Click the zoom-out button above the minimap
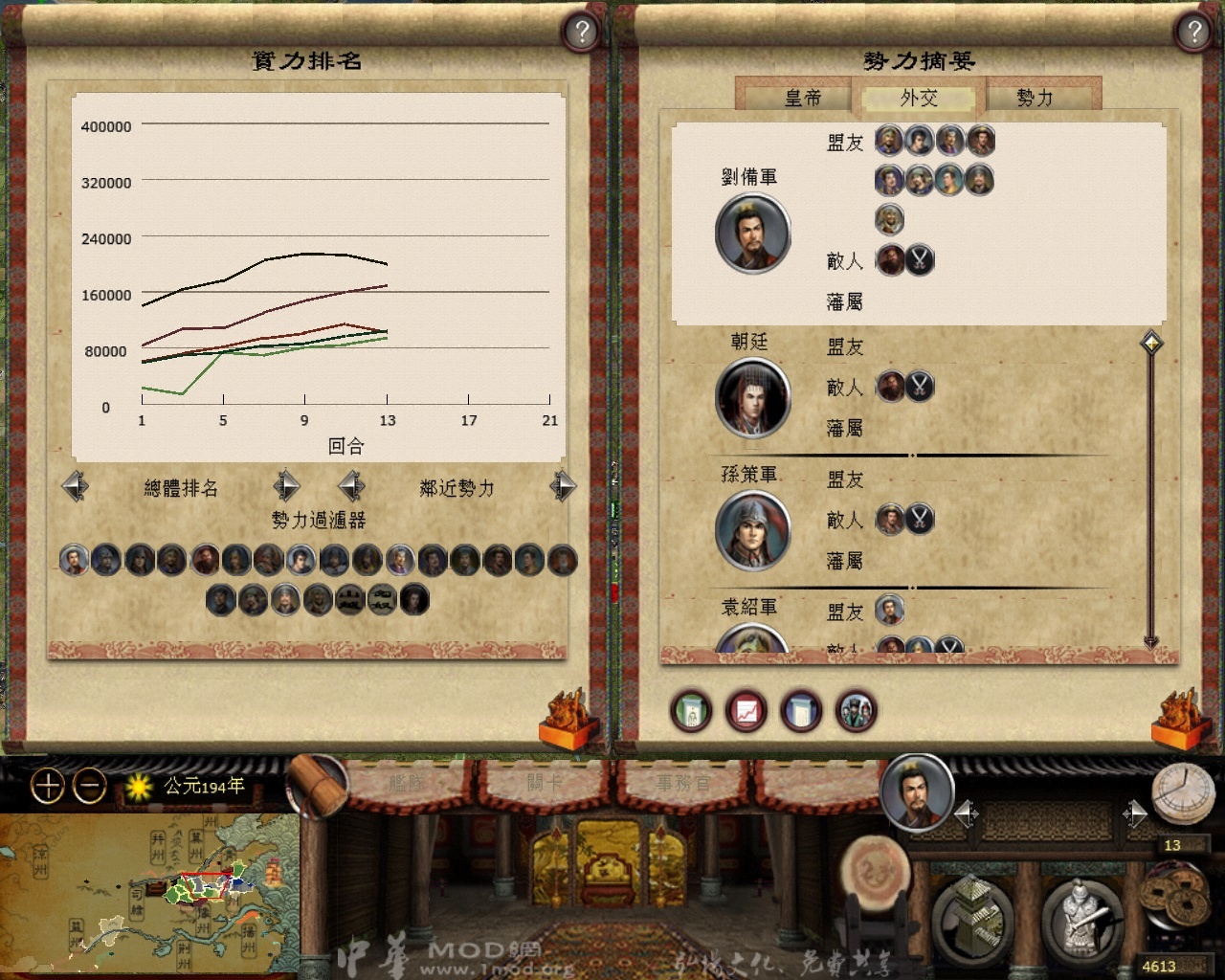 (88, 787)
